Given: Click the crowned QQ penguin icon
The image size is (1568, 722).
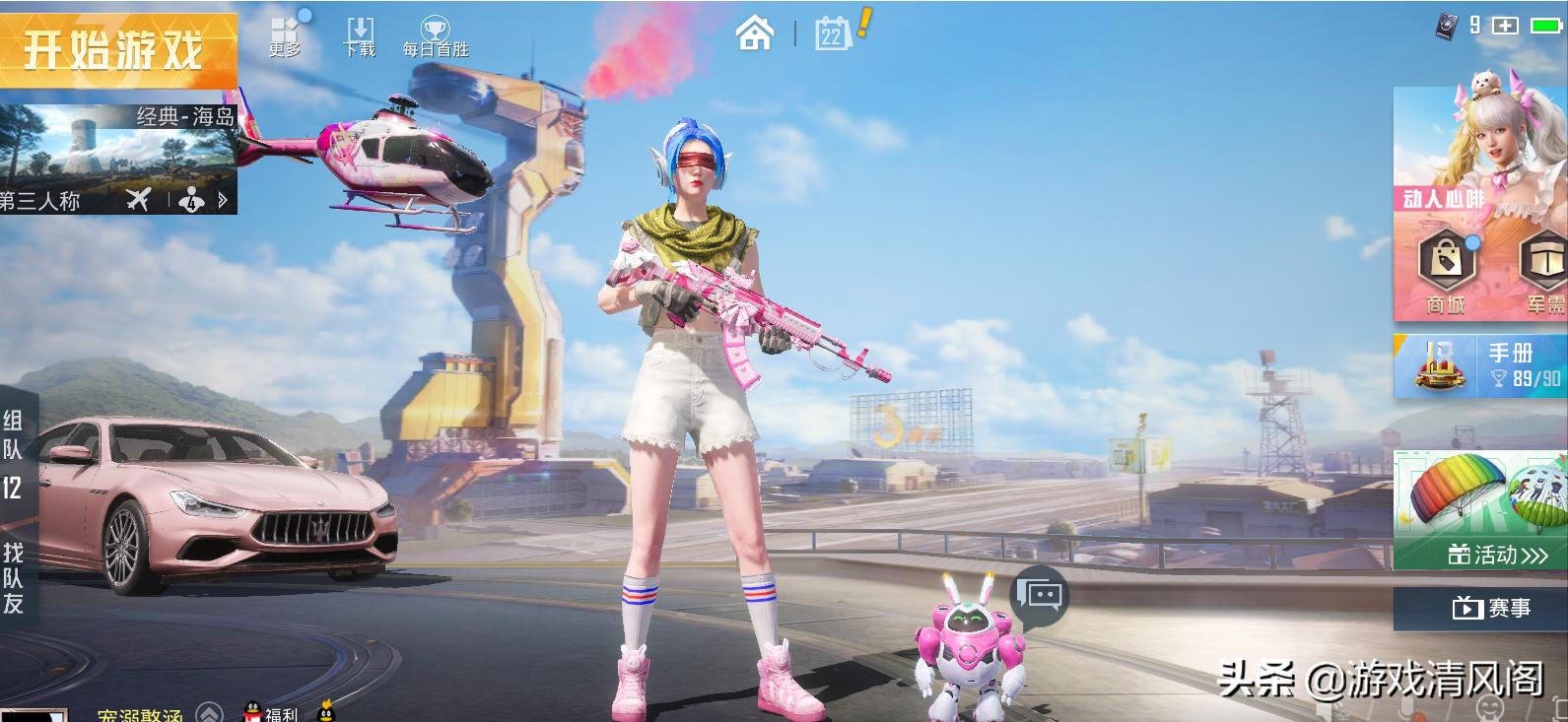Looking at the screenshot, I should pos(324,711).
